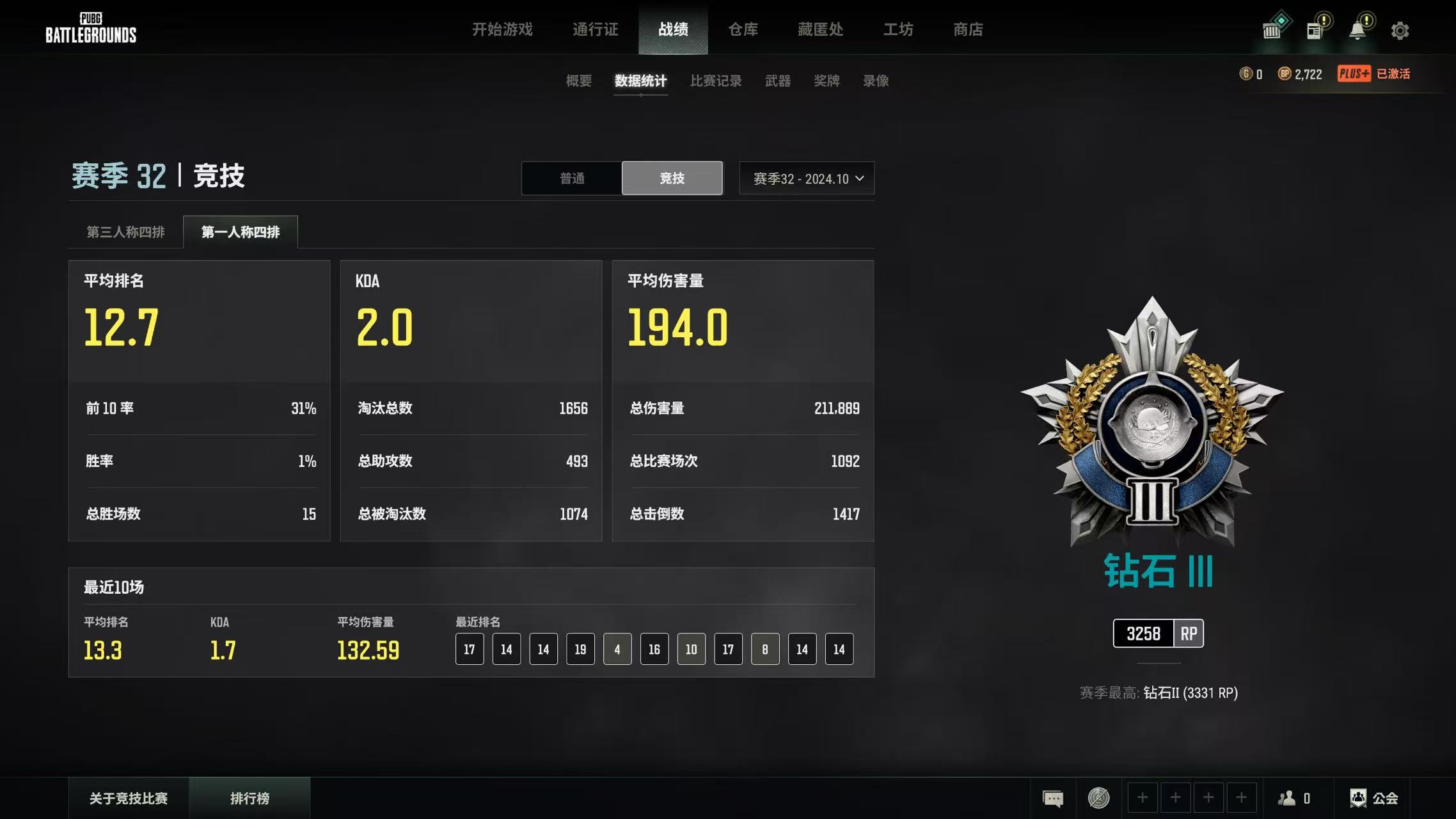Viewport: 1456px width, 819px height.
Task: Switch to the 概要 overview tab
Action: click(578, 81)
